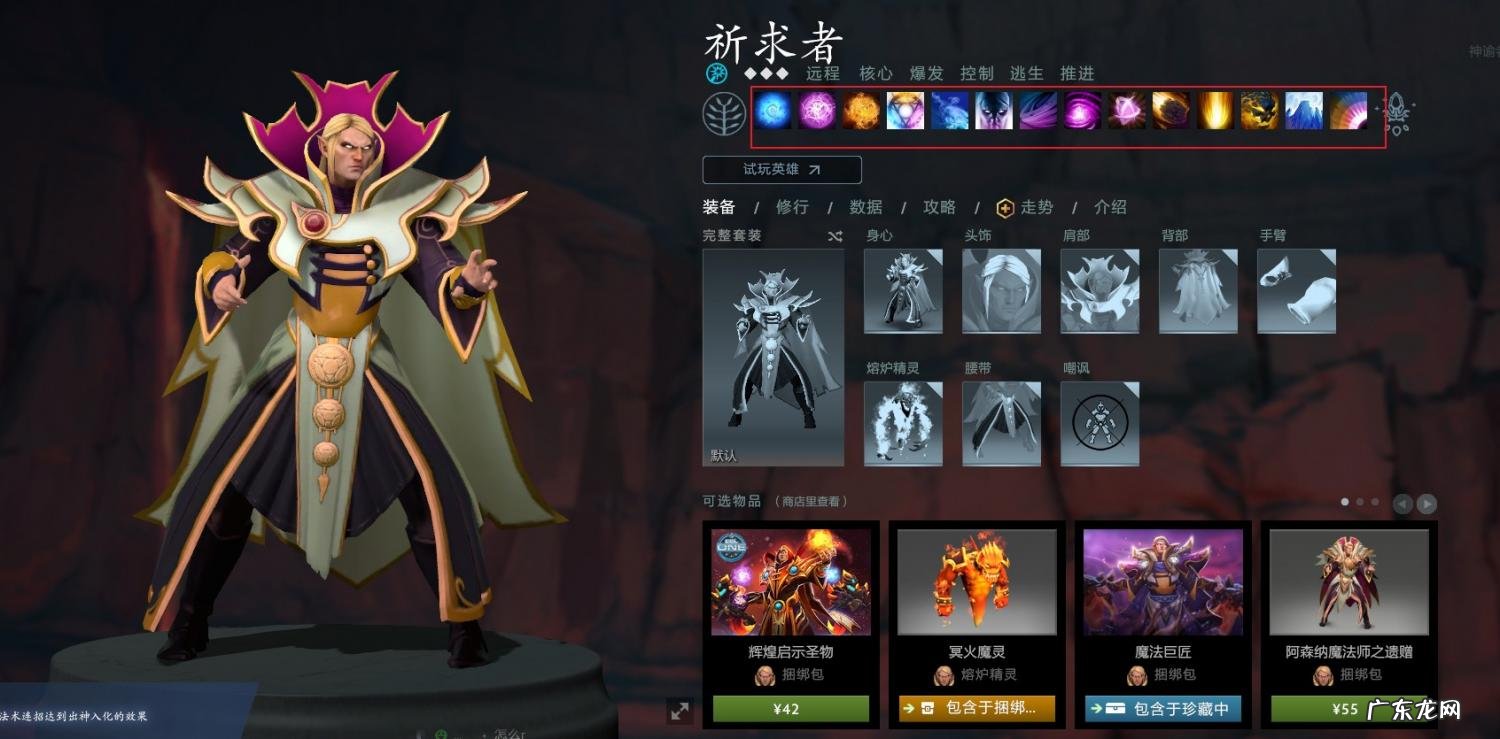Select the Ice Wall ability icon

click(1301, 112)
